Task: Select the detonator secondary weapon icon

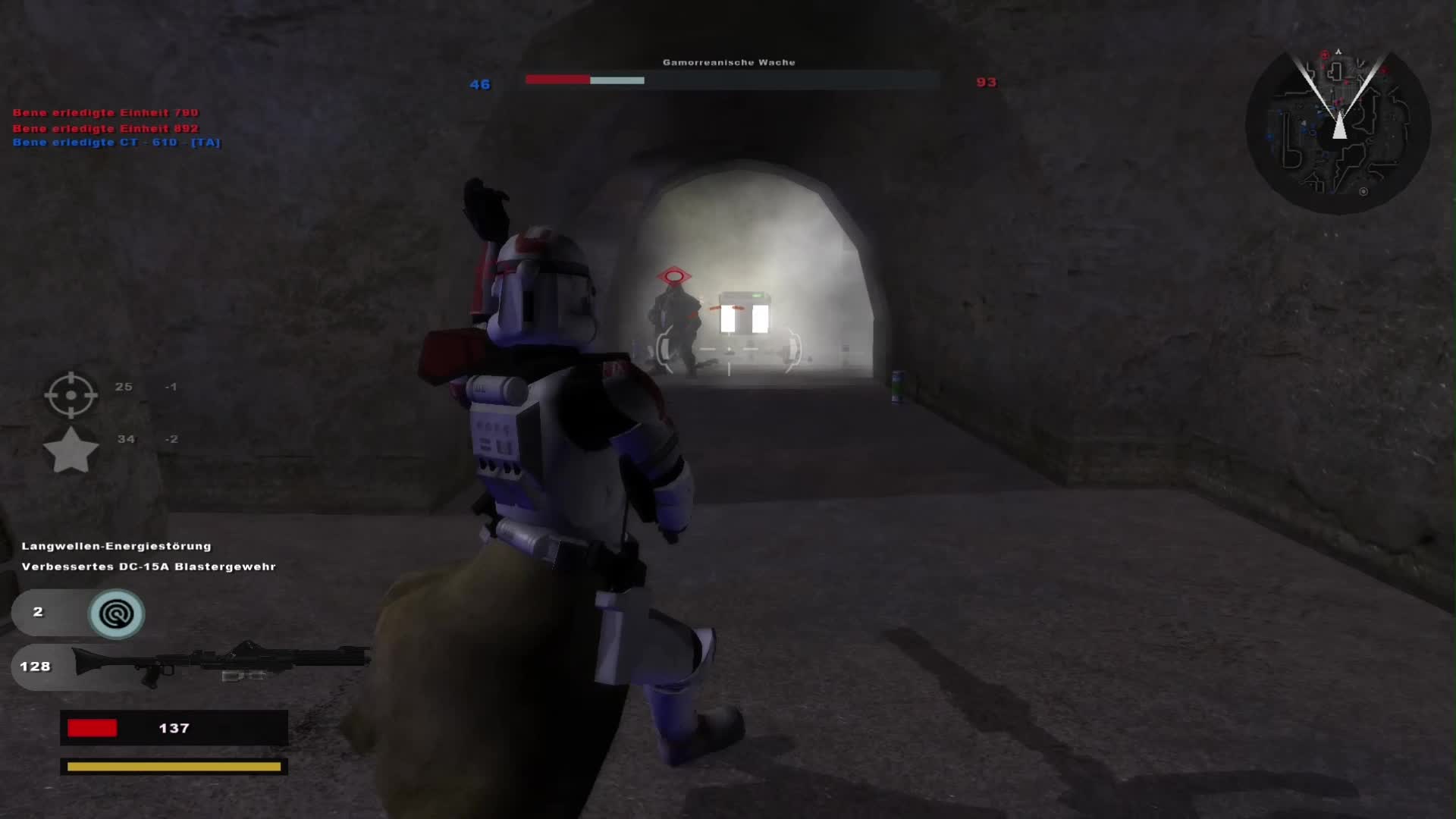Action: (x=118, y=614)
